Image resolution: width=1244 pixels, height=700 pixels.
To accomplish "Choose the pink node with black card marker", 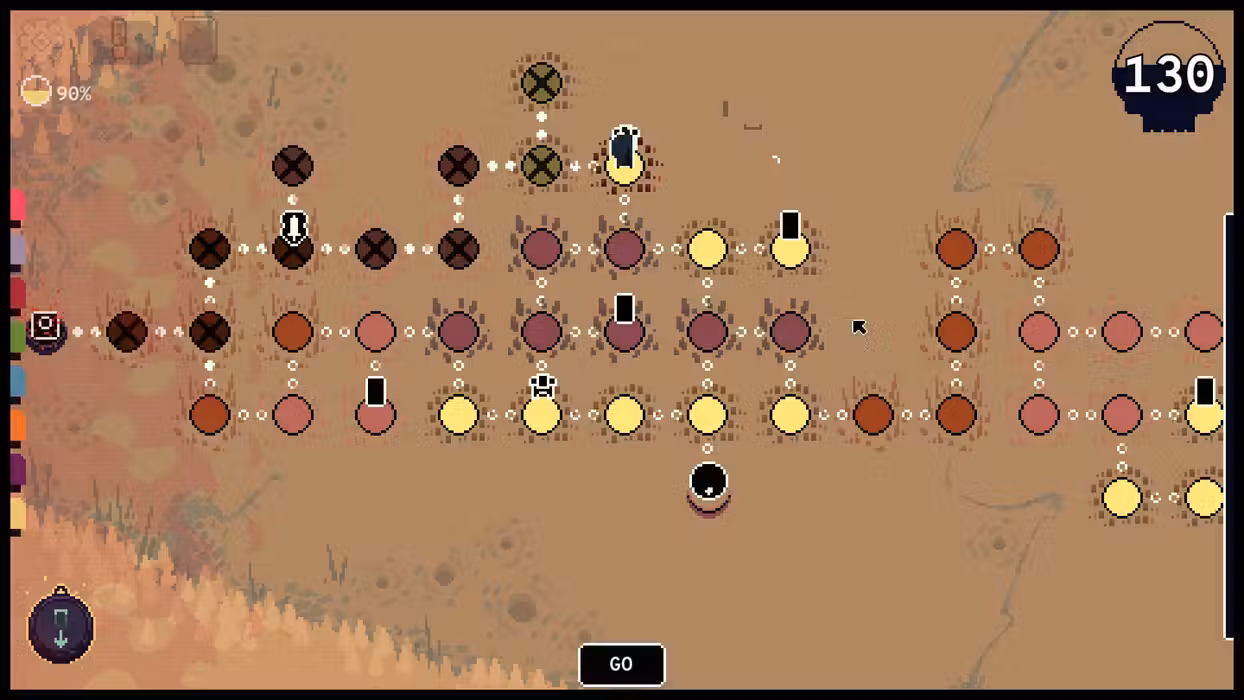I will 375,410.
